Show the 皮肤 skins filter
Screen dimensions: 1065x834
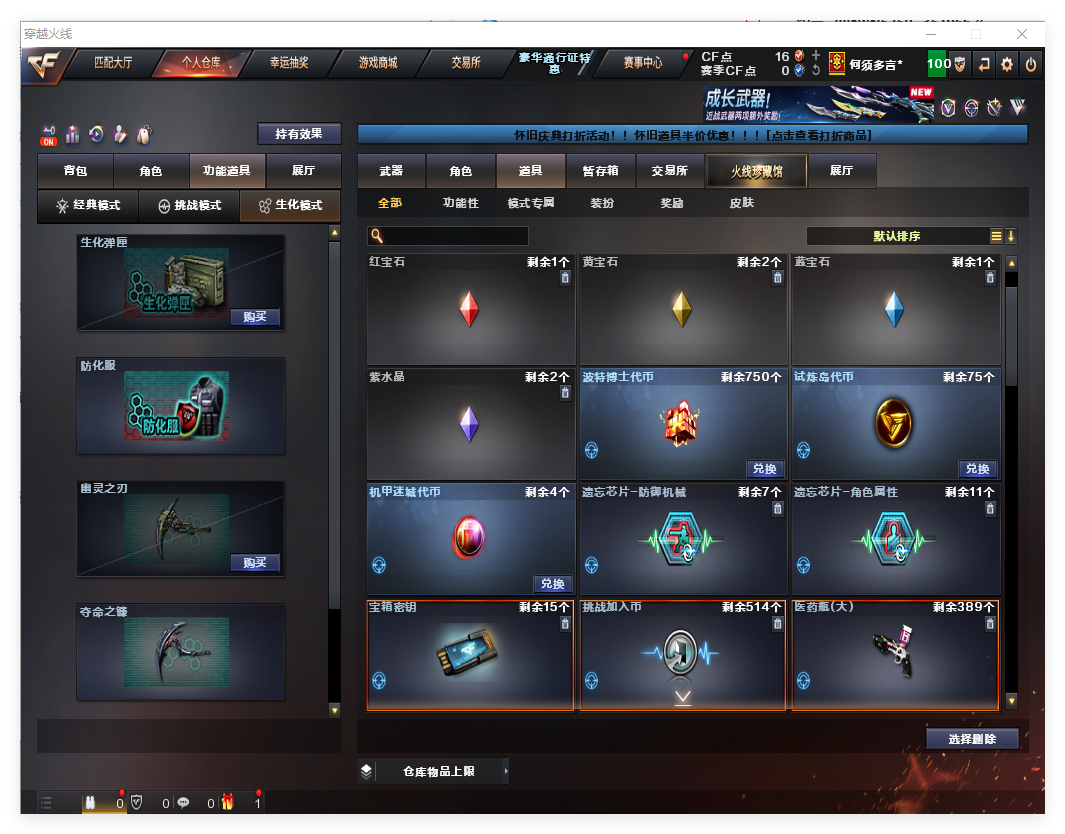[x=742, y=203]
